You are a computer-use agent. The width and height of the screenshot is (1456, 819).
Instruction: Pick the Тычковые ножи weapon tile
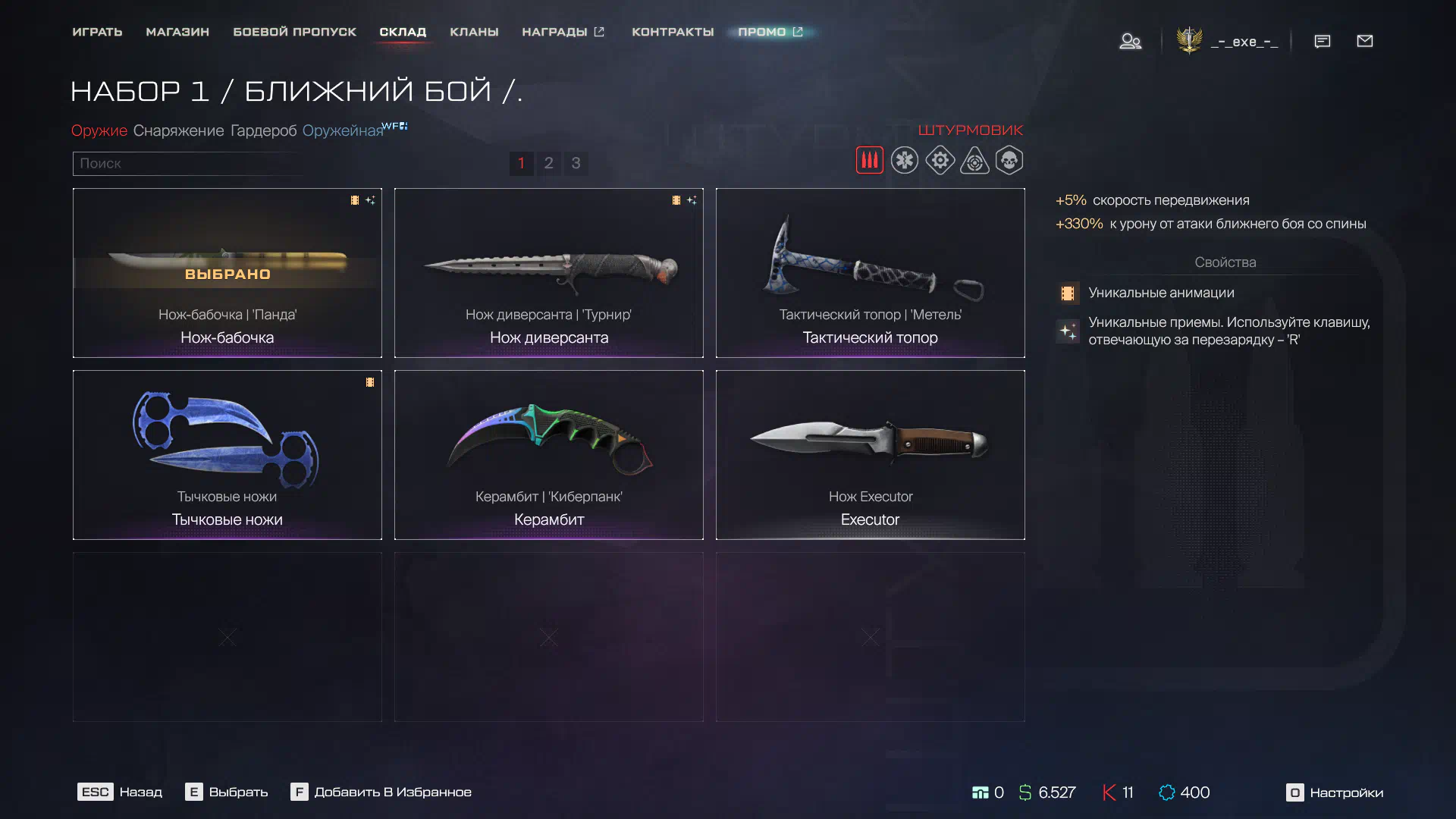pos(227,455)
